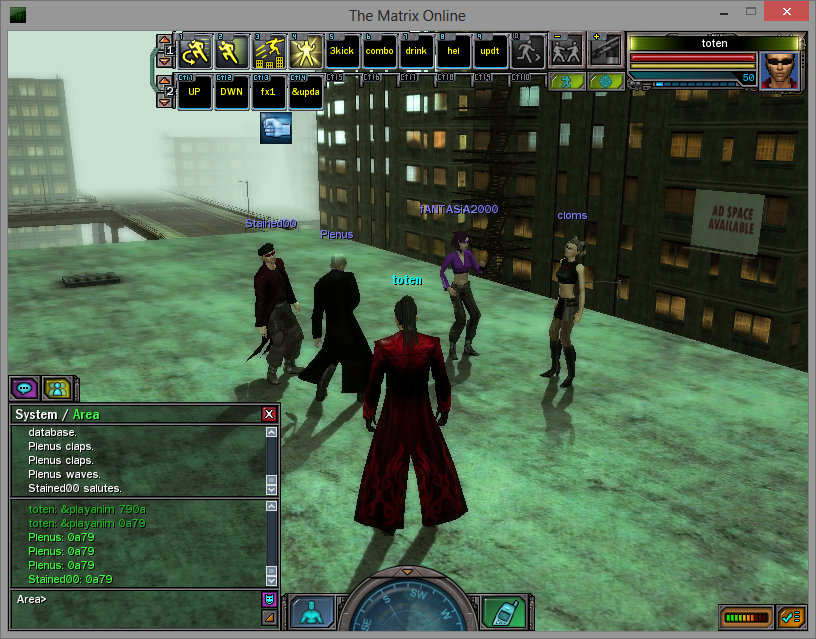Open the cell phone hardline icon

tap(503, 612)
